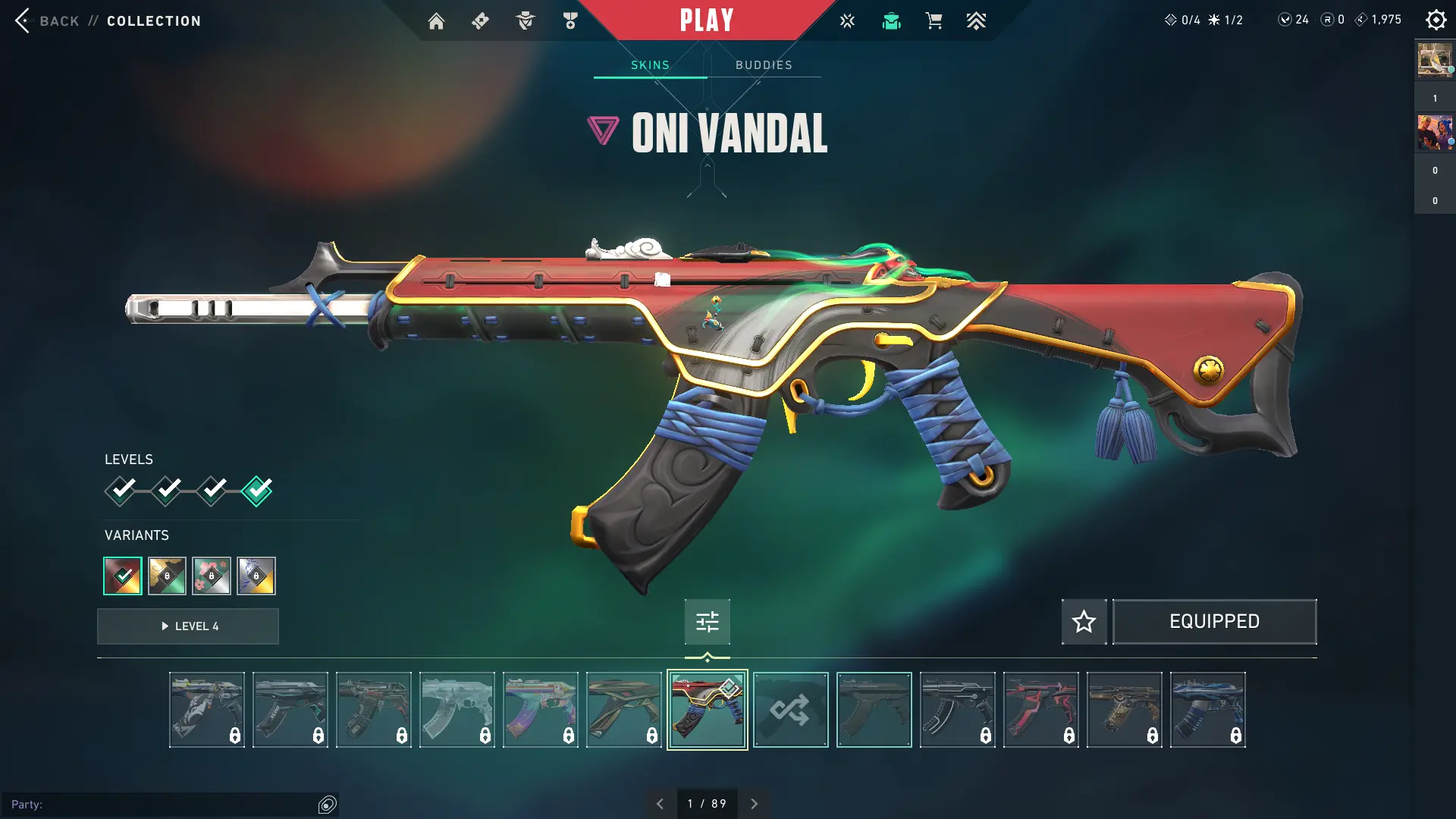Play the Level 4 preview video
This screenshot has height=819, width=1456.
point(188,626)
